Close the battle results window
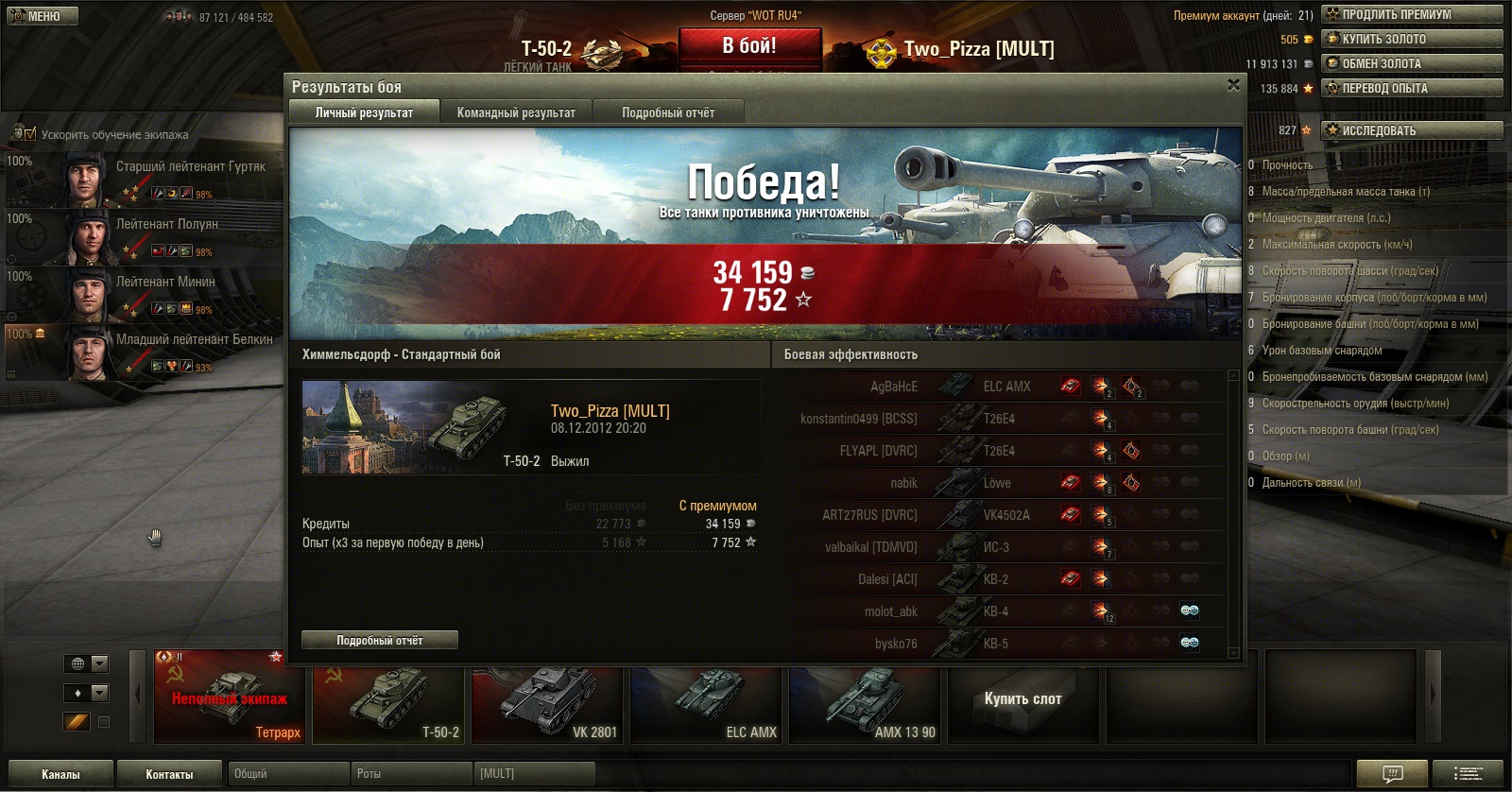 pyautogui.click(x=1233, y=85)
